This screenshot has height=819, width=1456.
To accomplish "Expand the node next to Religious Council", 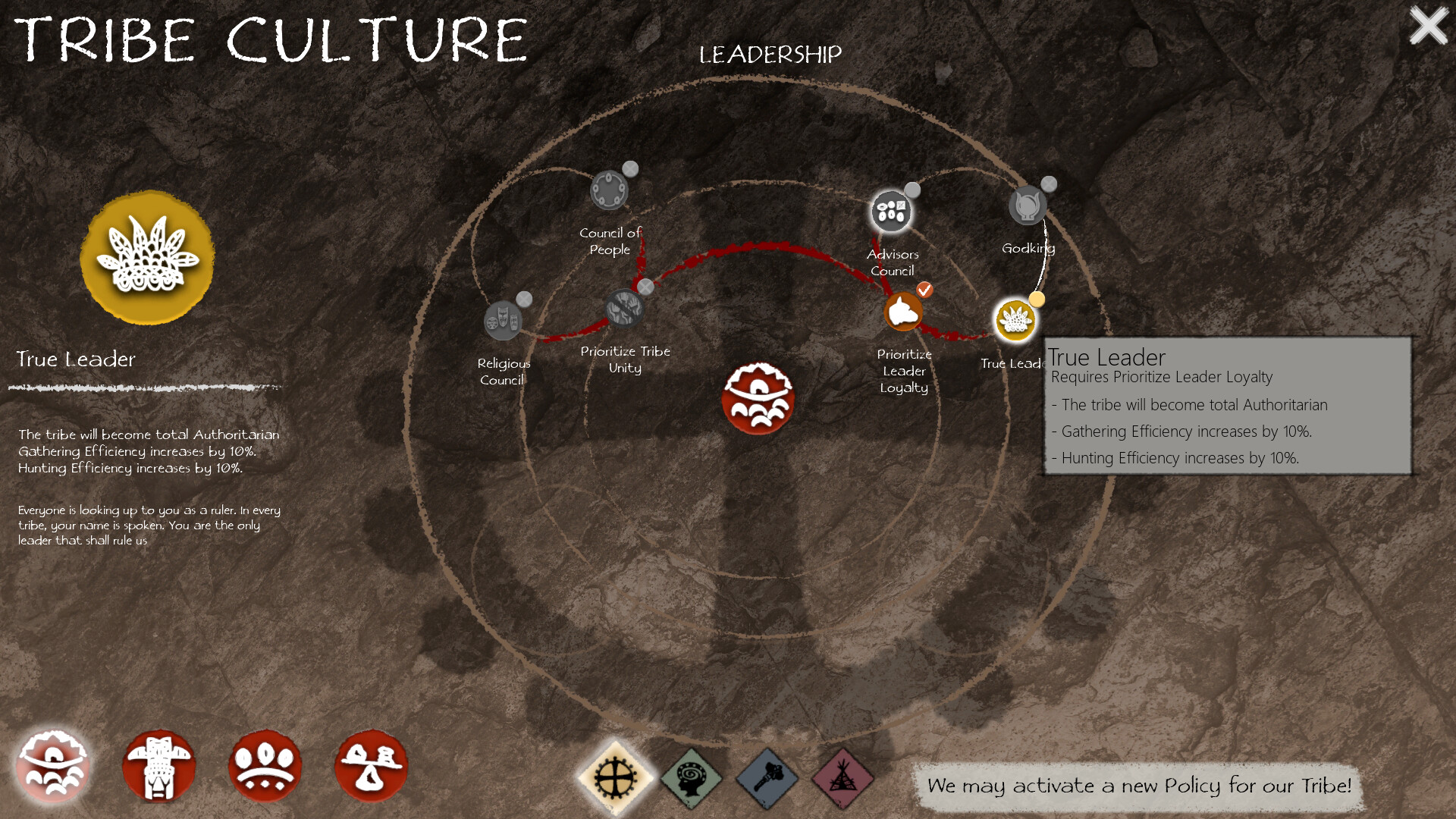I will 524,300.
